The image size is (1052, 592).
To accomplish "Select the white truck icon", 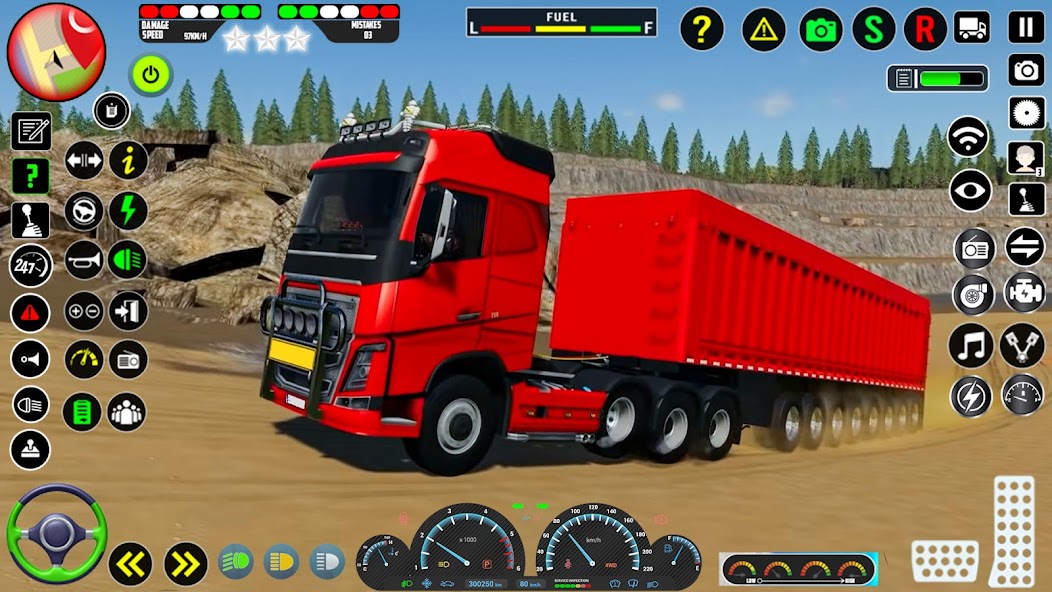I will click(971, 27).
